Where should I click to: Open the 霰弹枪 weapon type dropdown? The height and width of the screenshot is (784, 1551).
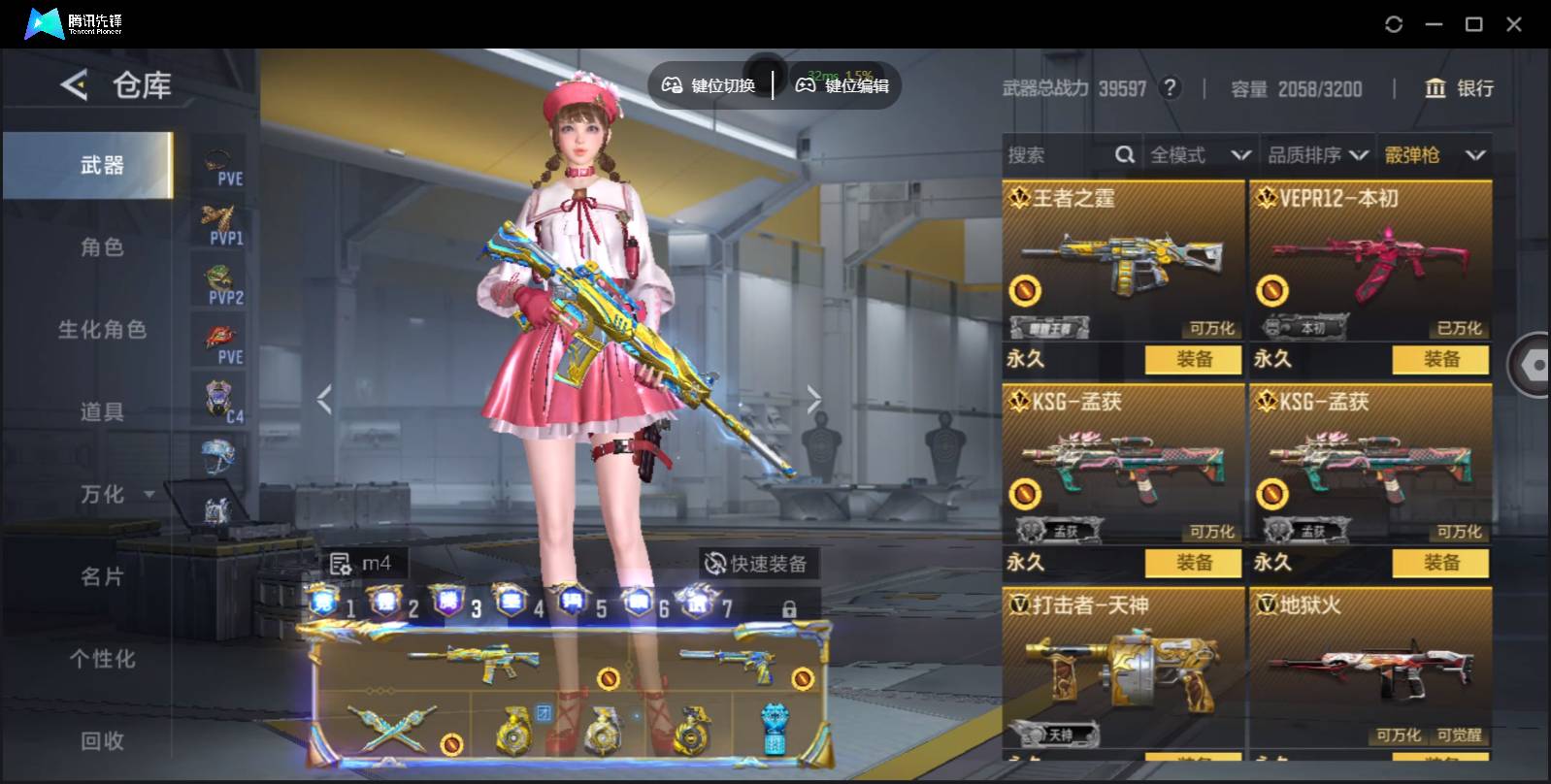[1435, 155]
